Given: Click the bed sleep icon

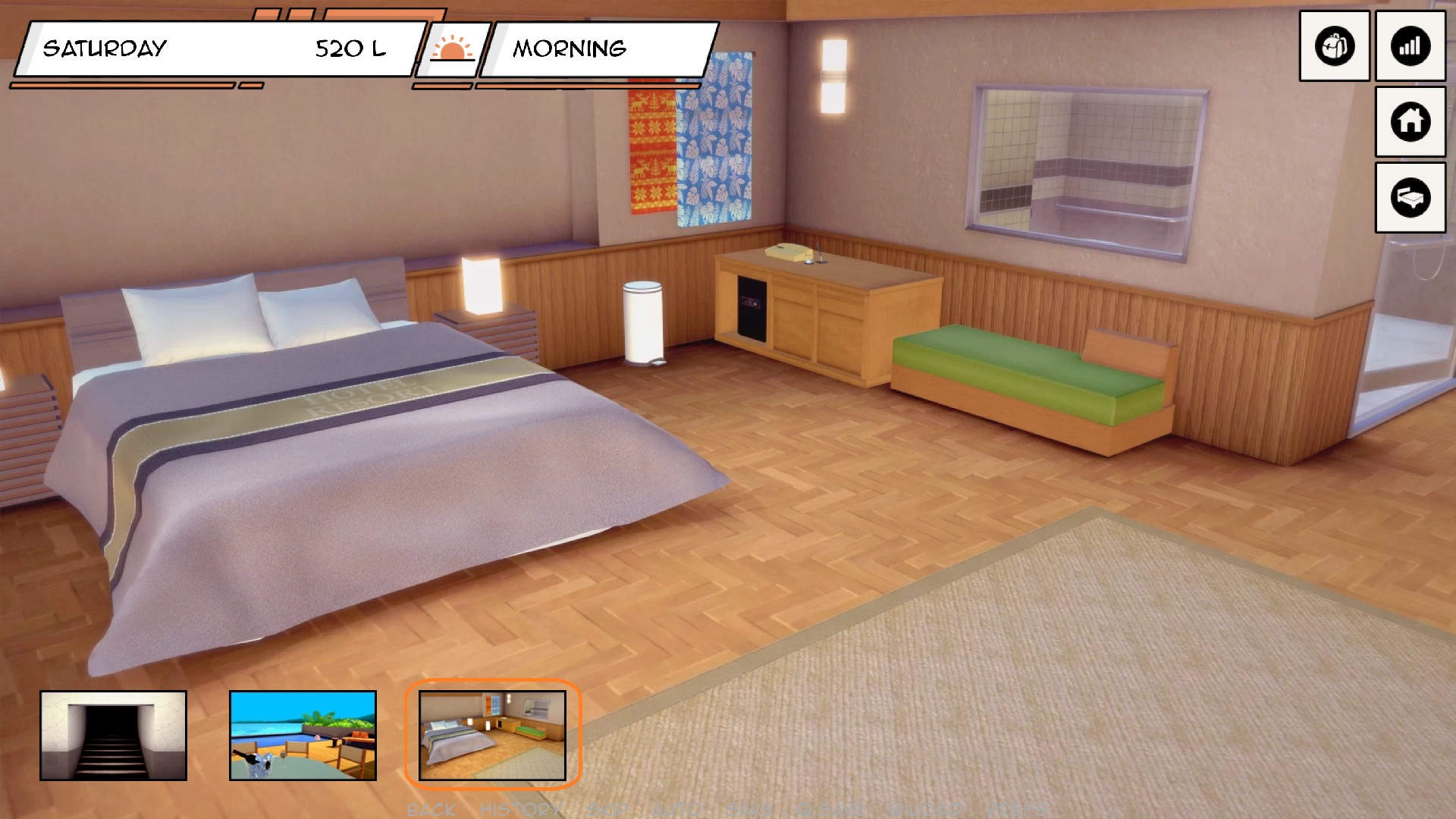Looking at the screenshot, I should pyautogui.click(x=1410, y=197).
